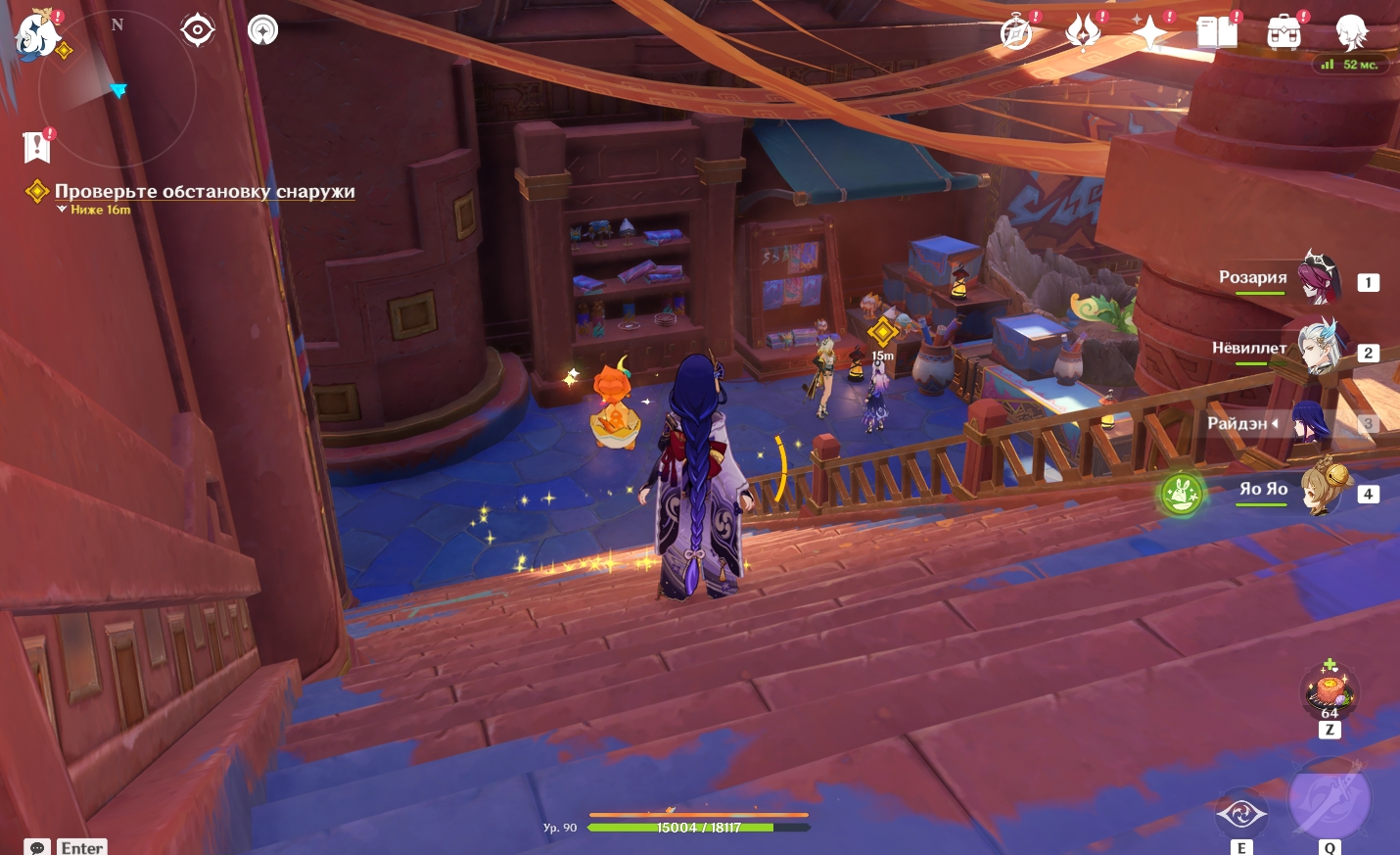Open the events compass icon
This screenshot has height=855, width=1400.
pos(1017,32)
